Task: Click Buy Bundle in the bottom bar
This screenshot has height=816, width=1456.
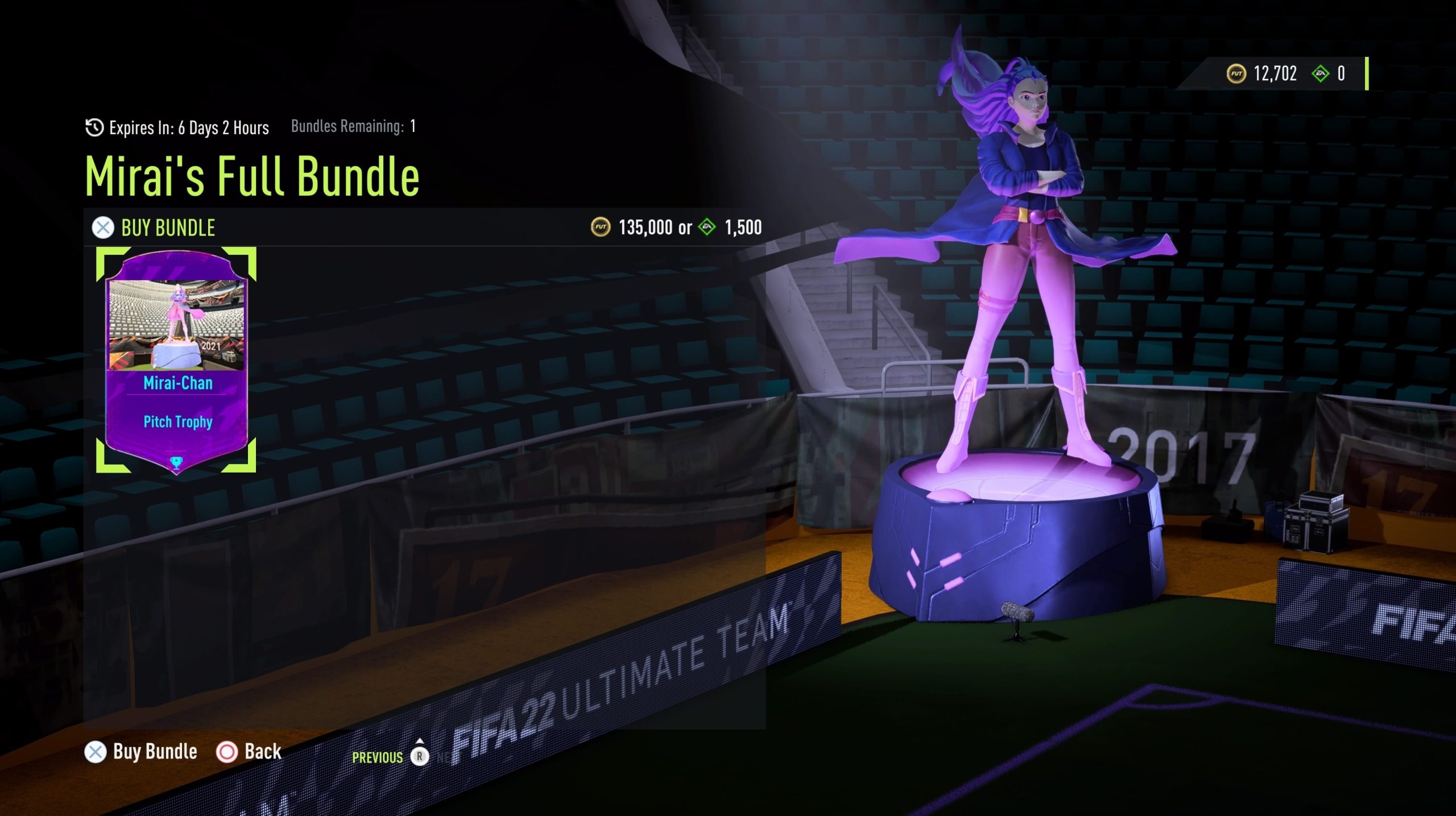Action: pos(142,752)
